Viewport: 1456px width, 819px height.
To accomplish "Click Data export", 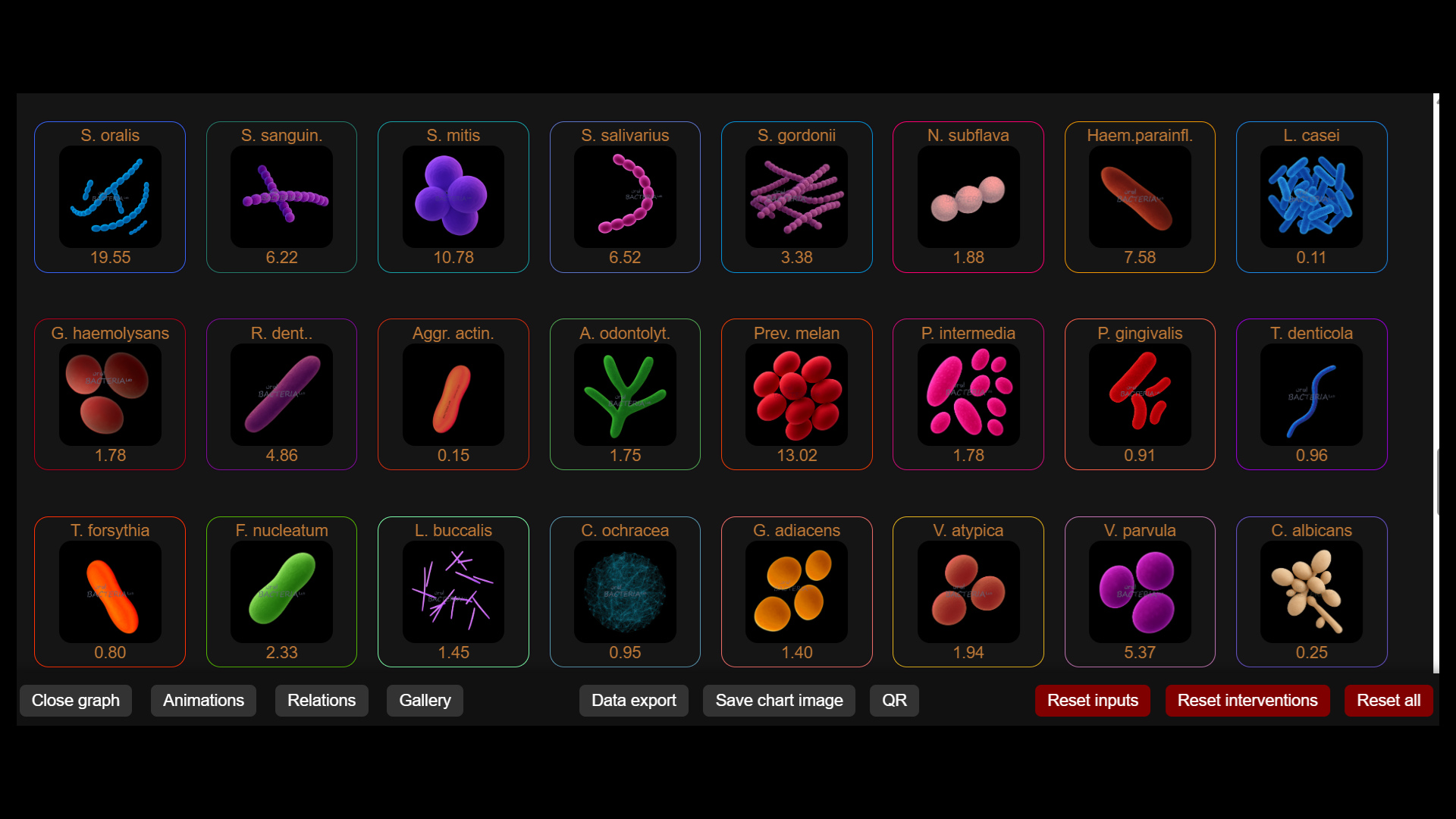I will 634,700.
